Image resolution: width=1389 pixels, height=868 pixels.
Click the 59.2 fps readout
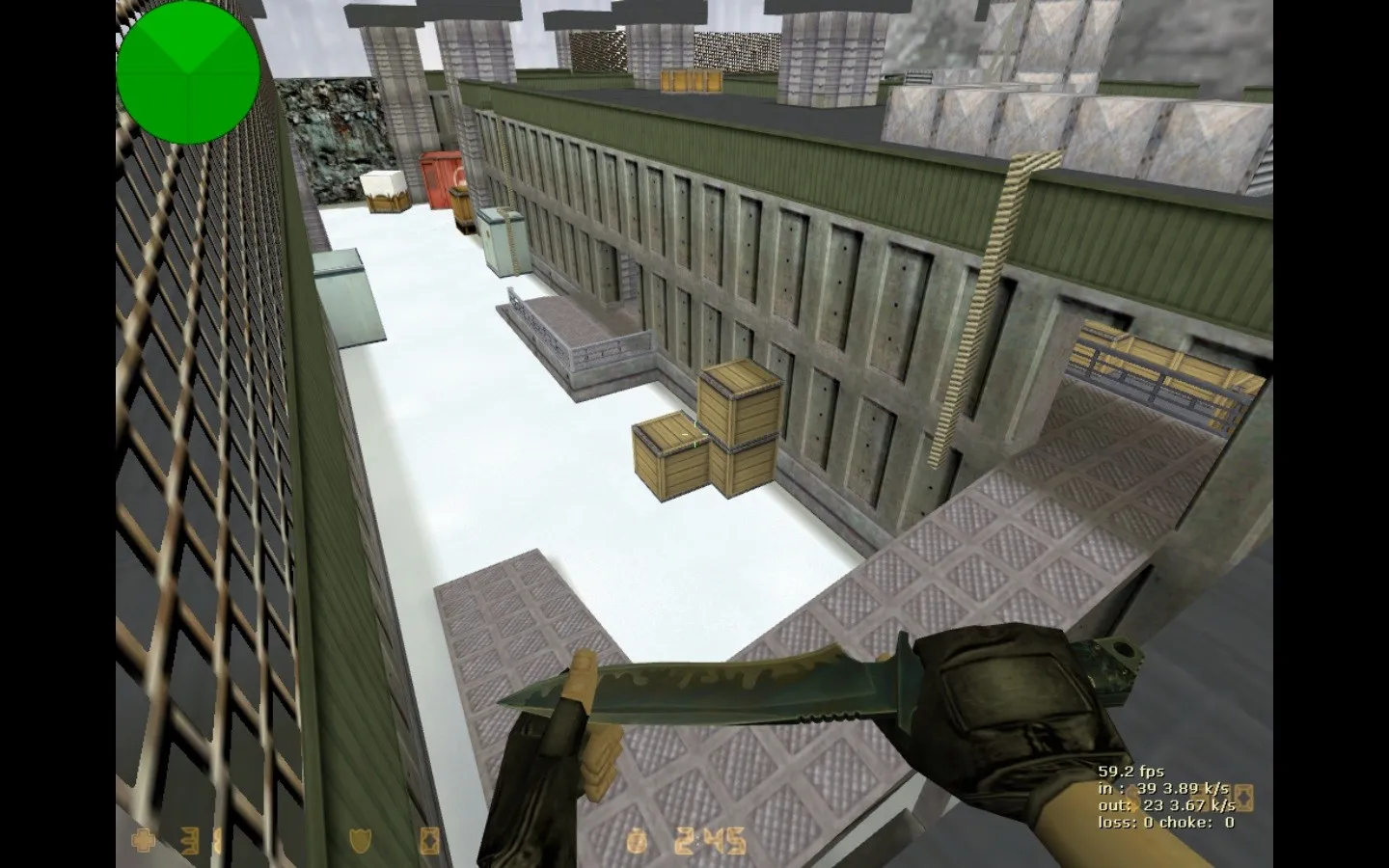coord(1131,771)
